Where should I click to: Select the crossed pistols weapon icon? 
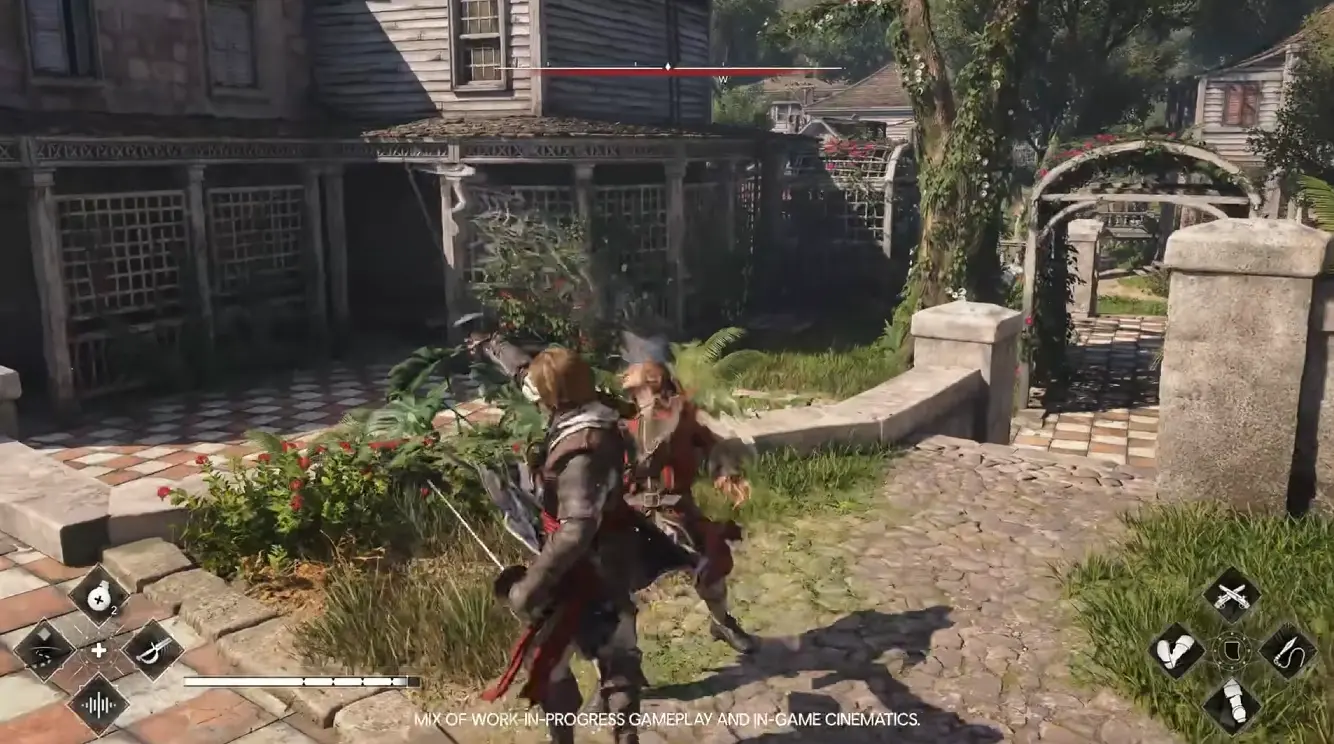pos(1231,596)
